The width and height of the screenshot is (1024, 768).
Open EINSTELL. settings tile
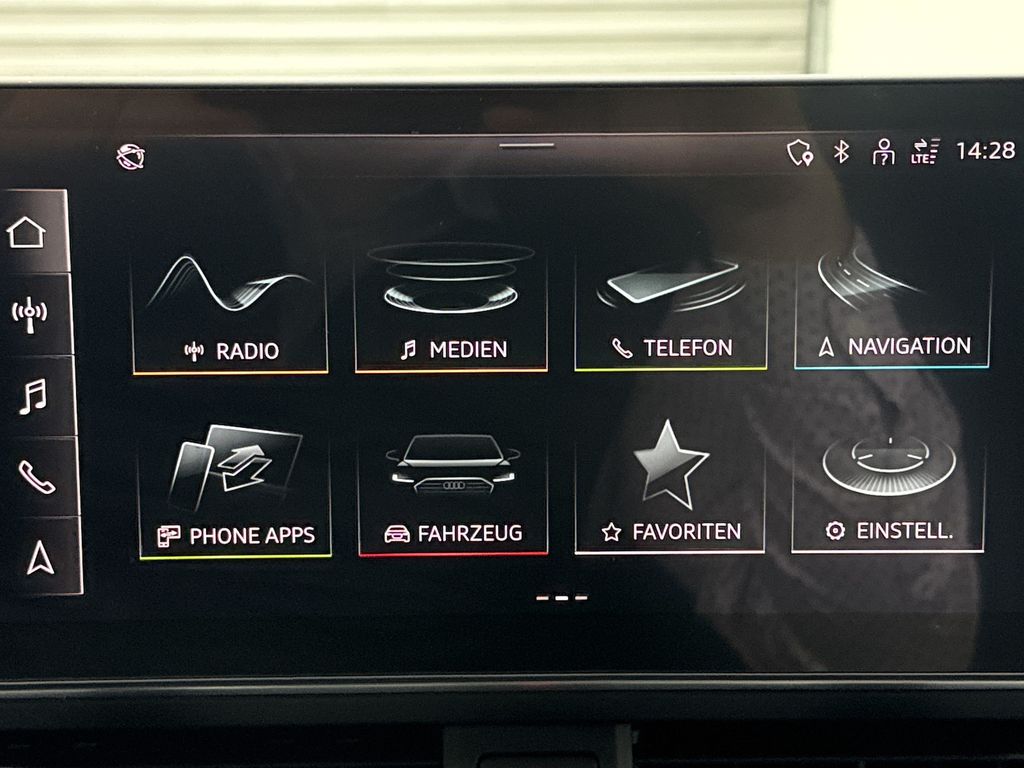click(888, 490)
